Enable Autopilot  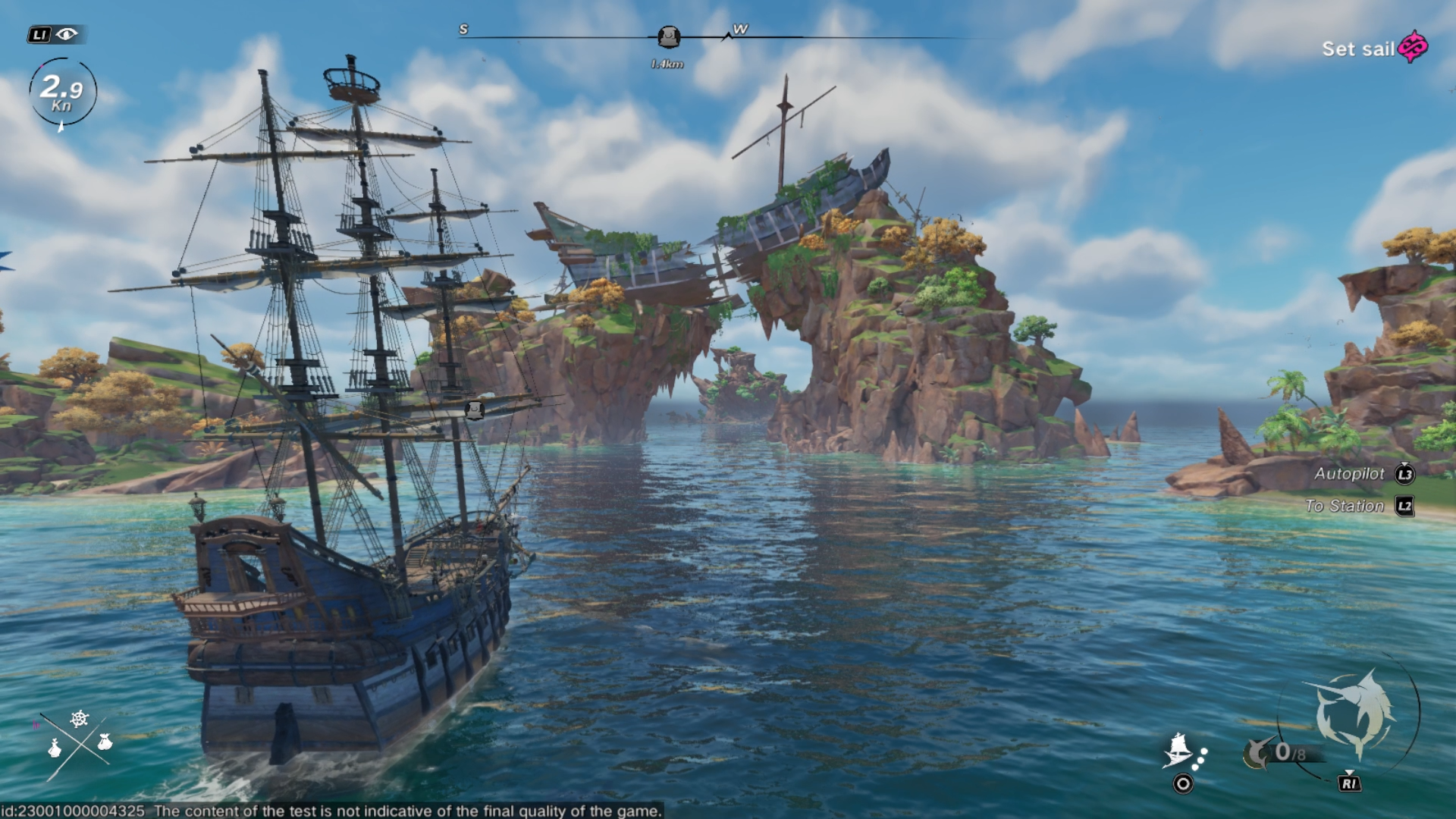(x=1350, y=474)
